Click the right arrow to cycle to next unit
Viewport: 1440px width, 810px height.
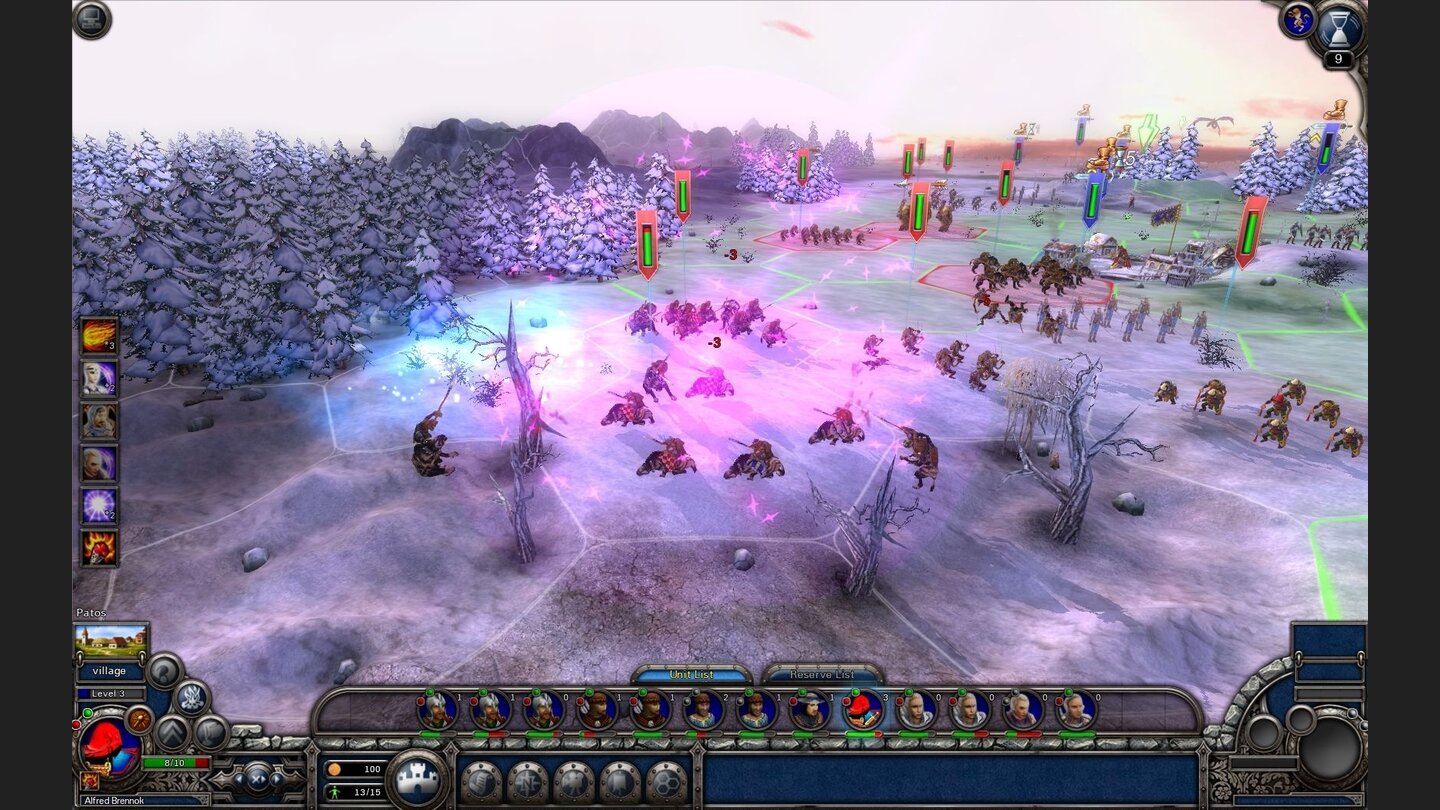pyautogui.click(x=277, y=779)
